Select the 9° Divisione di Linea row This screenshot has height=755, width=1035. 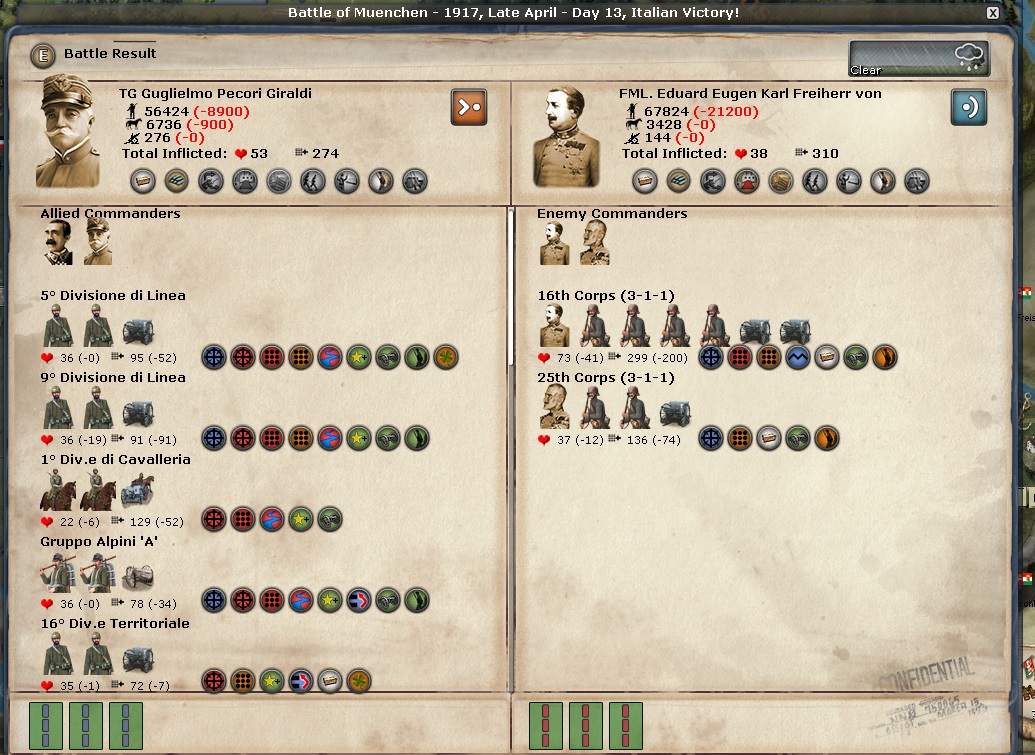coord(113,378)
